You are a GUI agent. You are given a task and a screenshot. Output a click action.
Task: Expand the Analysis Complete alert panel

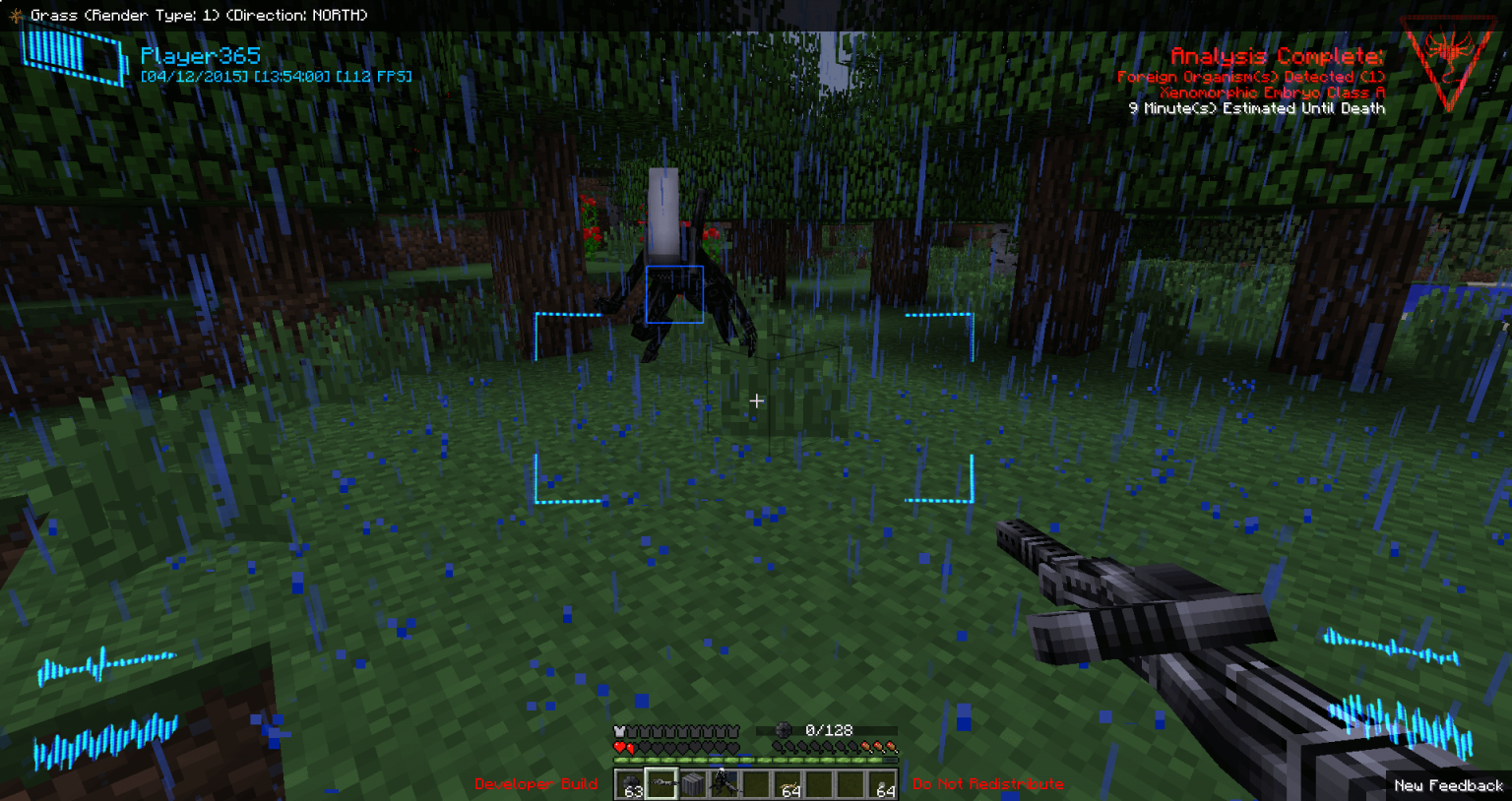(x=1278, y=56)
